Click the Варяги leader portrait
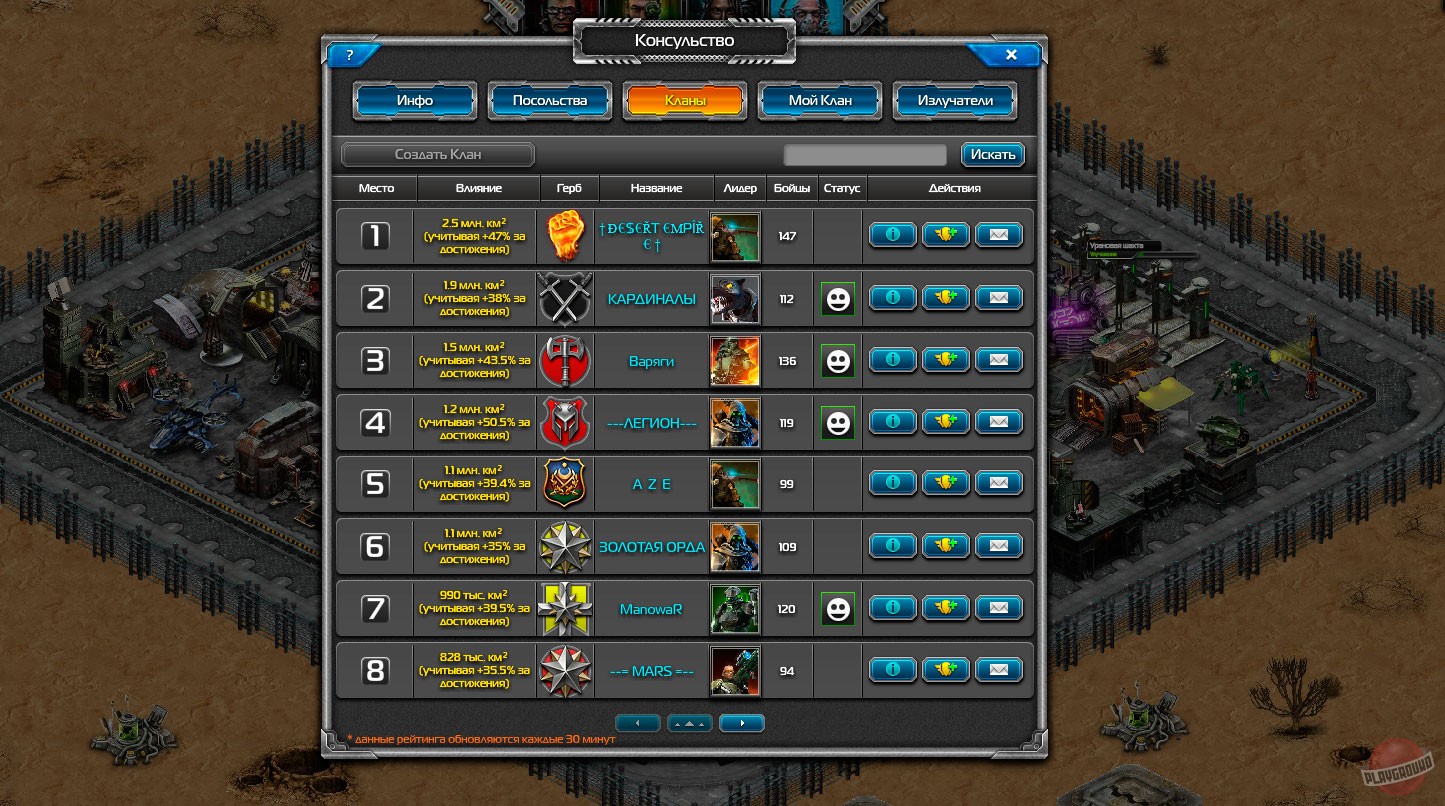The width and height of the screenshot is (1445, 806). pyautogui.click(x=735, y=359)
